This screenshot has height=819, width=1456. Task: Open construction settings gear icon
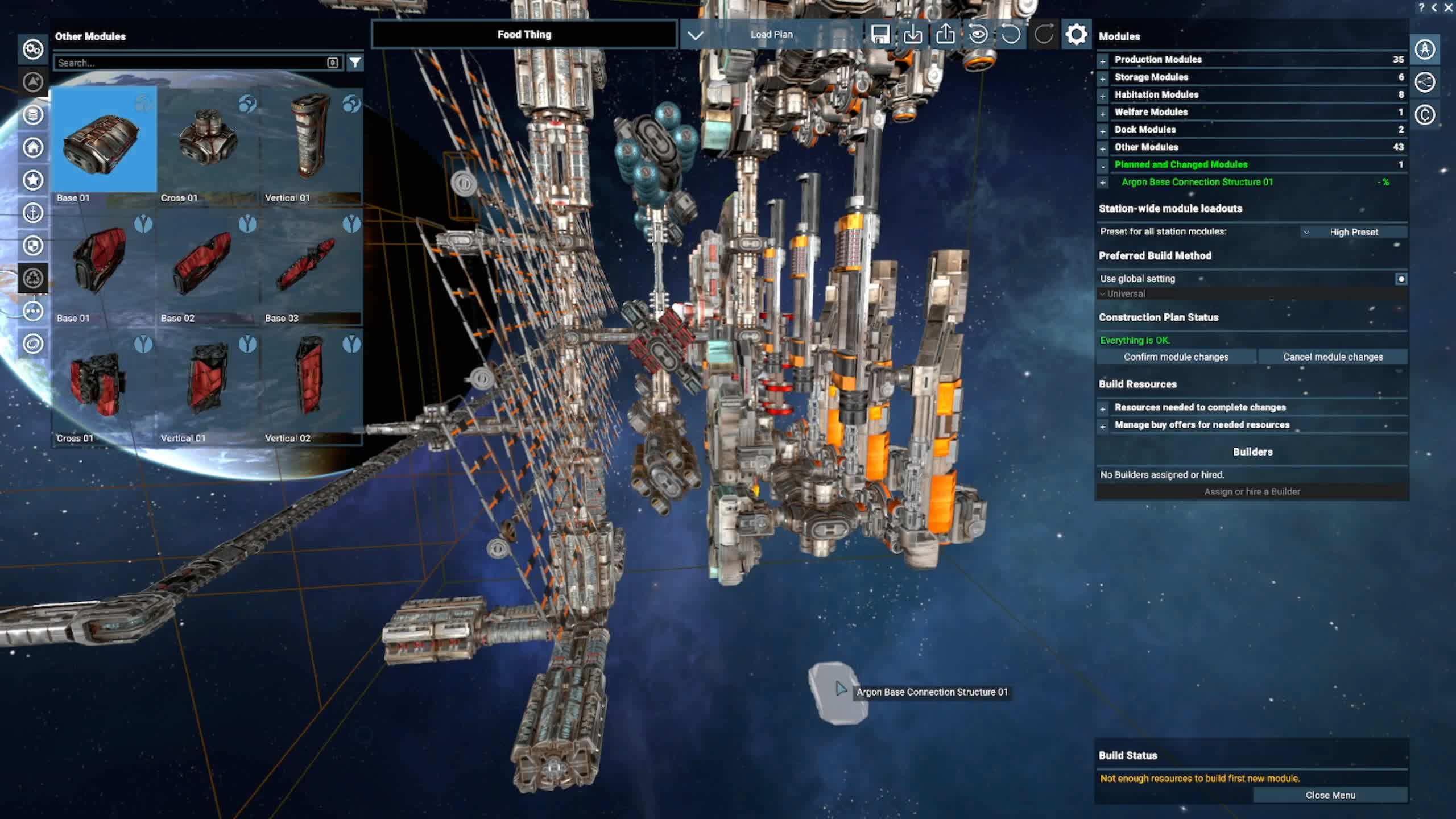pyautogui.click(x=1076, y=35)
